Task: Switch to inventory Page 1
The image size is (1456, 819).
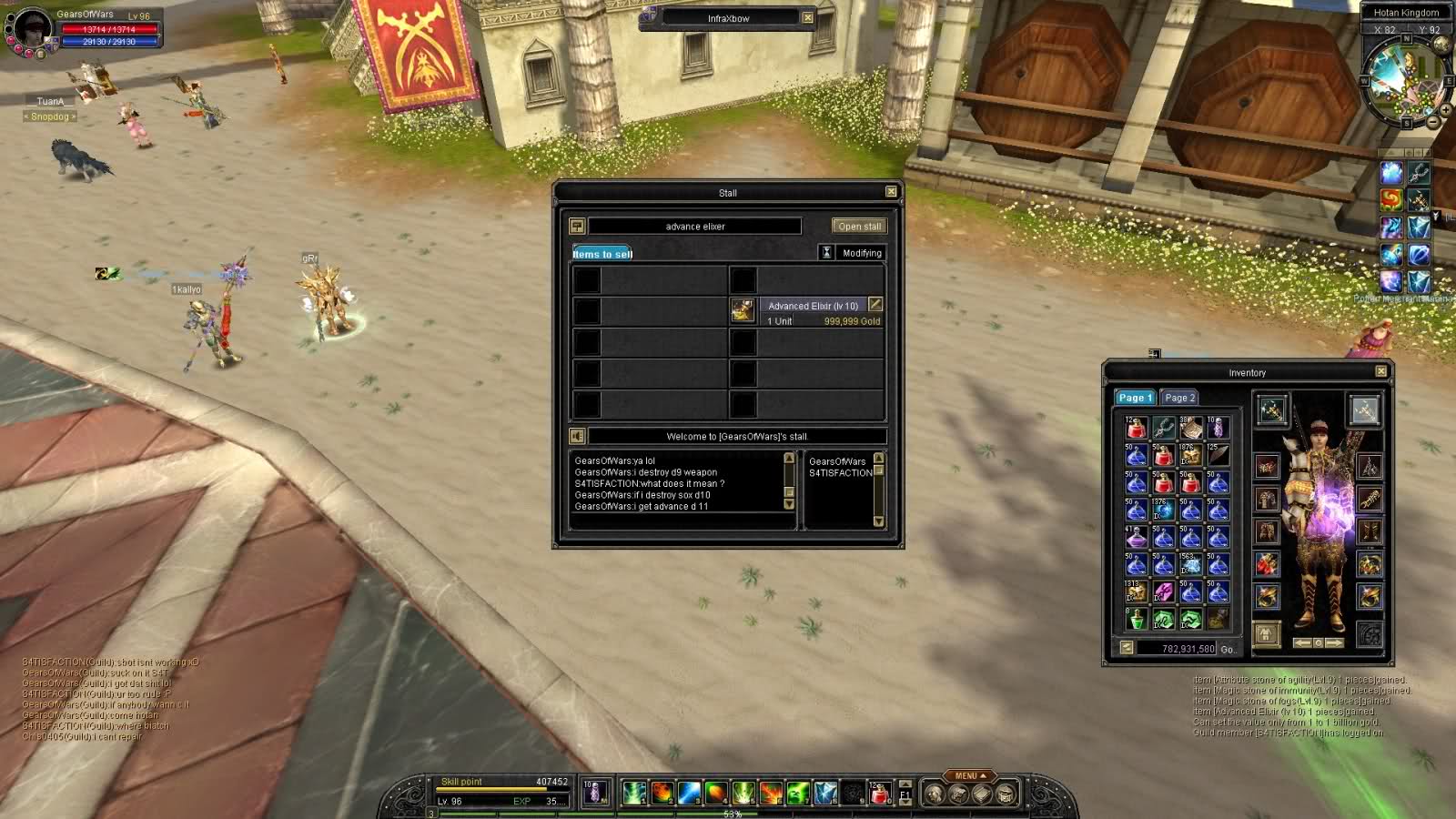Action: click(x=1135, y=398)
